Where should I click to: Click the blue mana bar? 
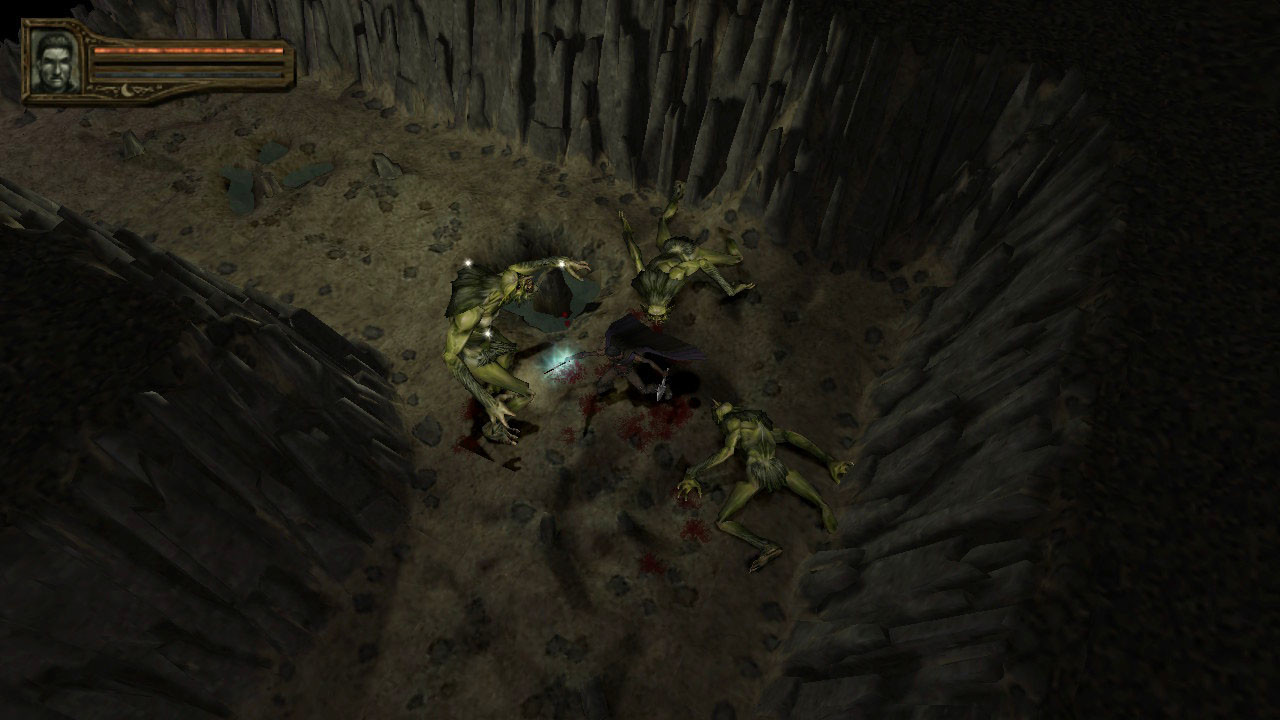(x=190, y=74)
